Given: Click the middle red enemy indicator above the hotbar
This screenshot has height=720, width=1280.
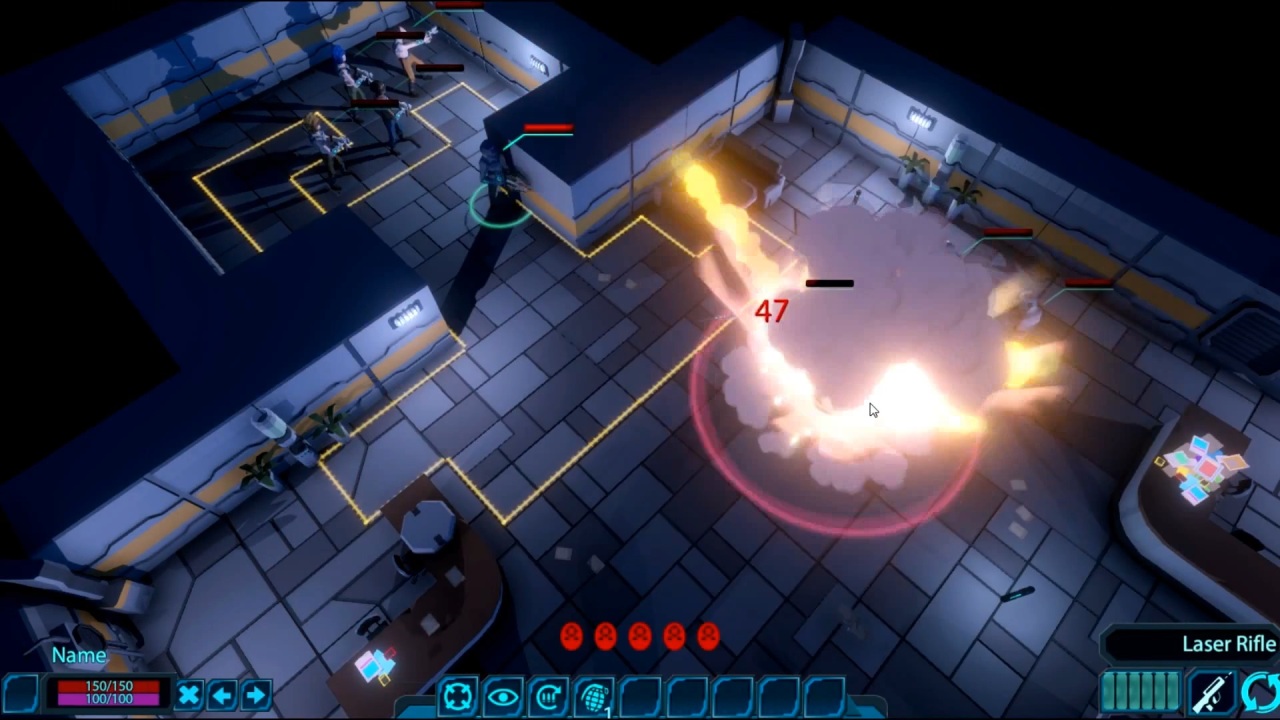Looking at the screenshot, I should click(x=639, y=635).
